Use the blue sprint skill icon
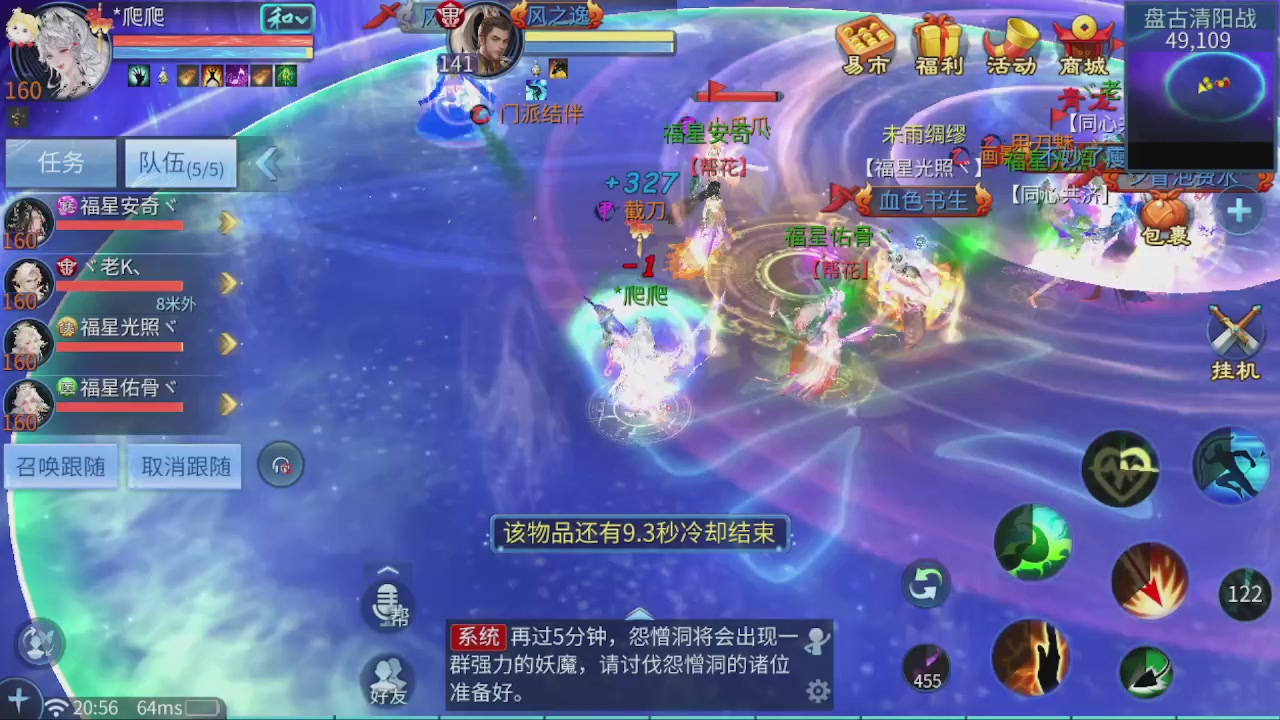 click(x=1232, y=465)
